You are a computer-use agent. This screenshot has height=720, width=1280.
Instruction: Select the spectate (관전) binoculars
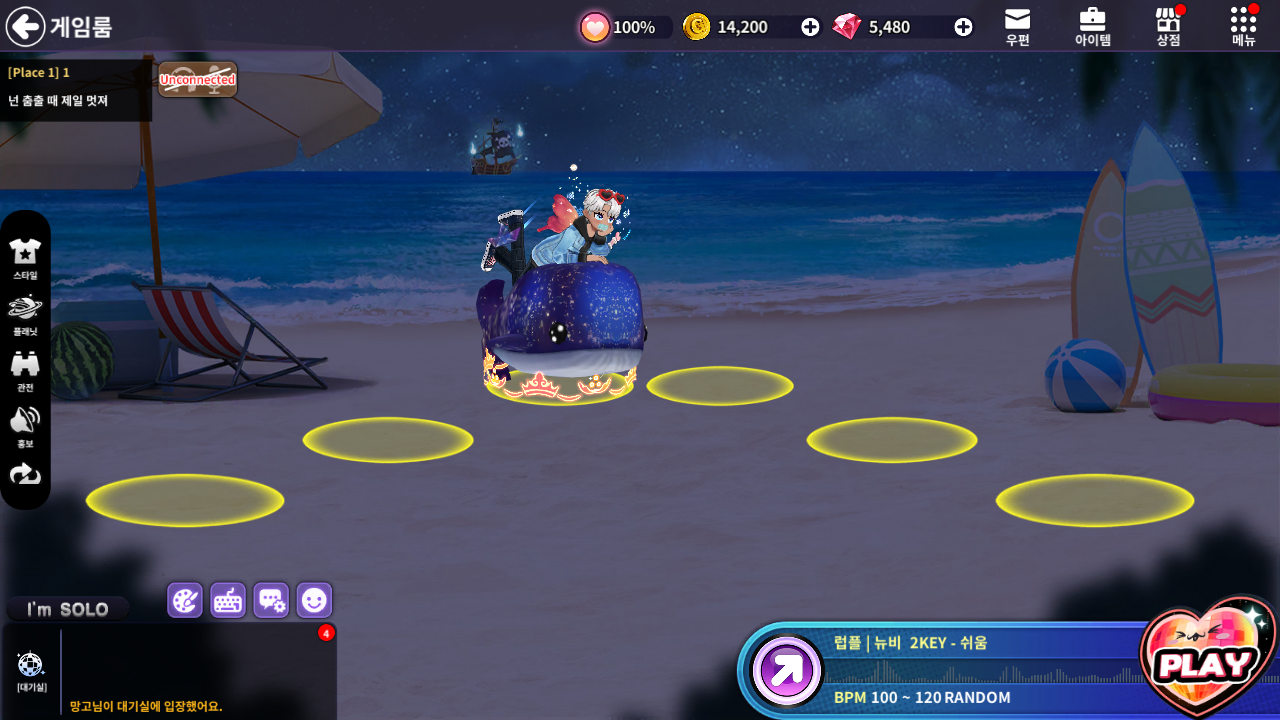[25, 370]
